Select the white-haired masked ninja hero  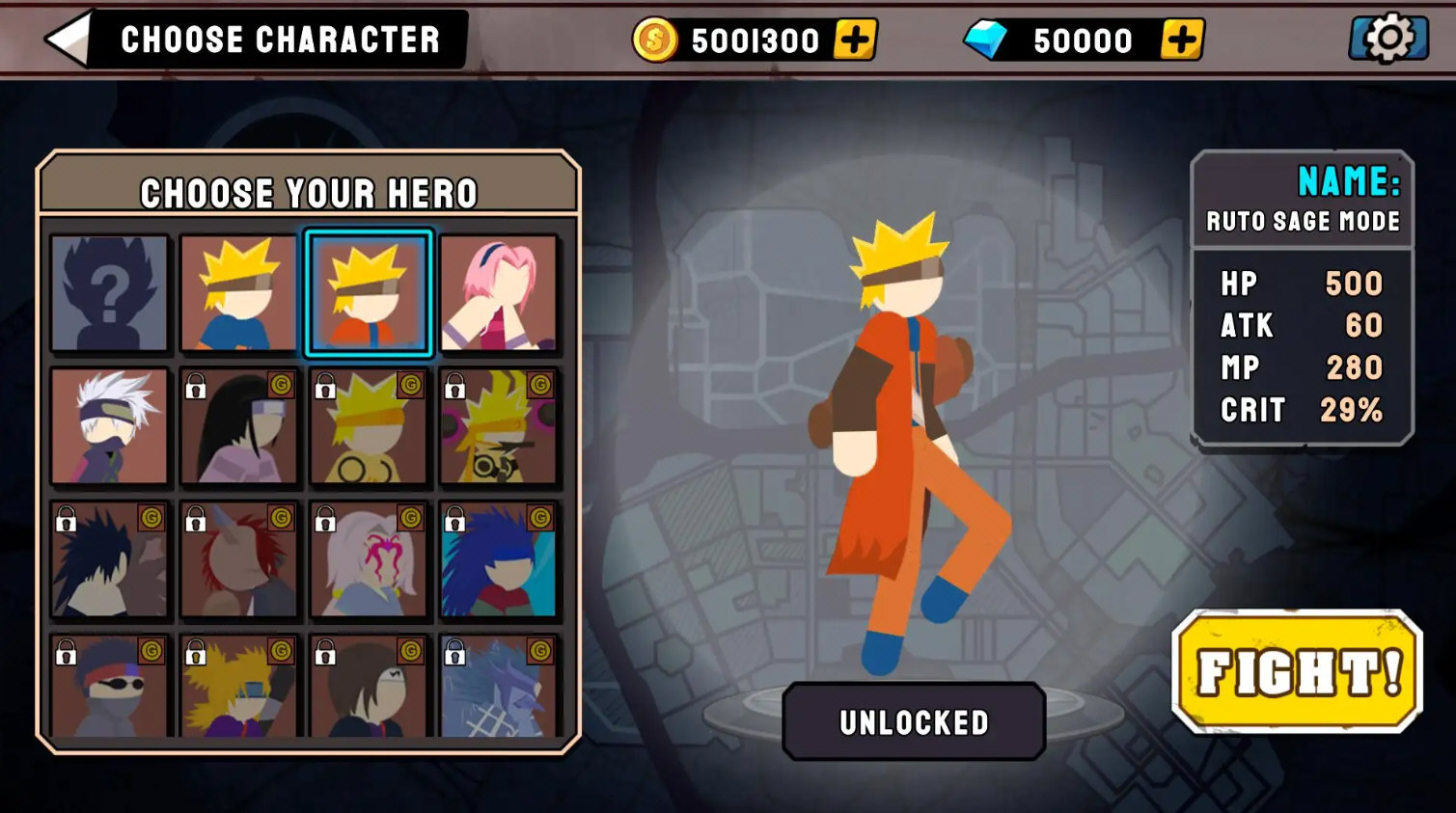point(110,426)
